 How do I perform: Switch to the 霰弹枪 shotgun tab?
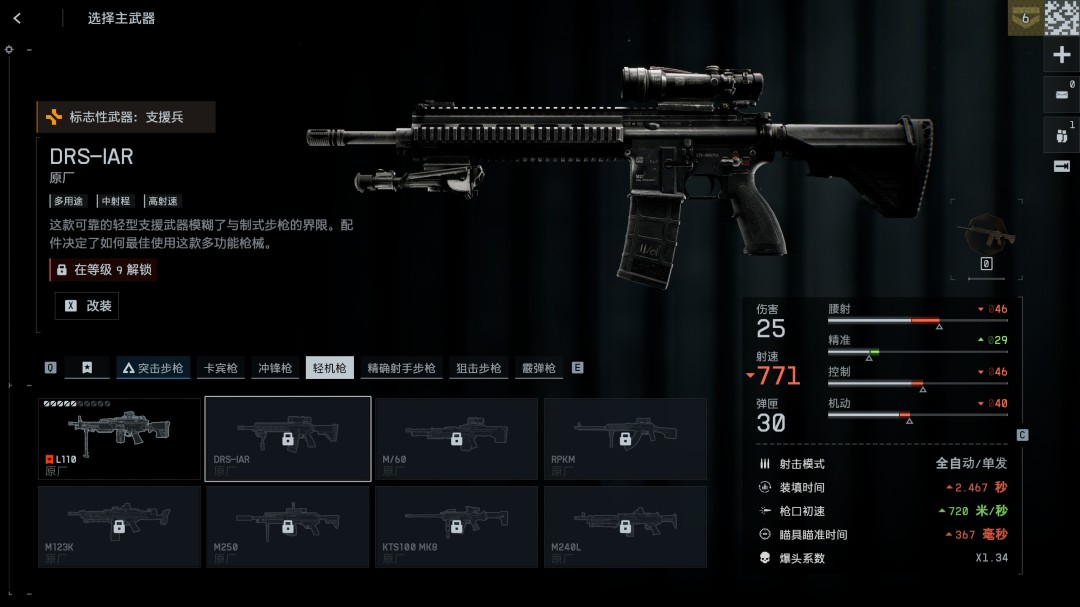tap(538, 368)
